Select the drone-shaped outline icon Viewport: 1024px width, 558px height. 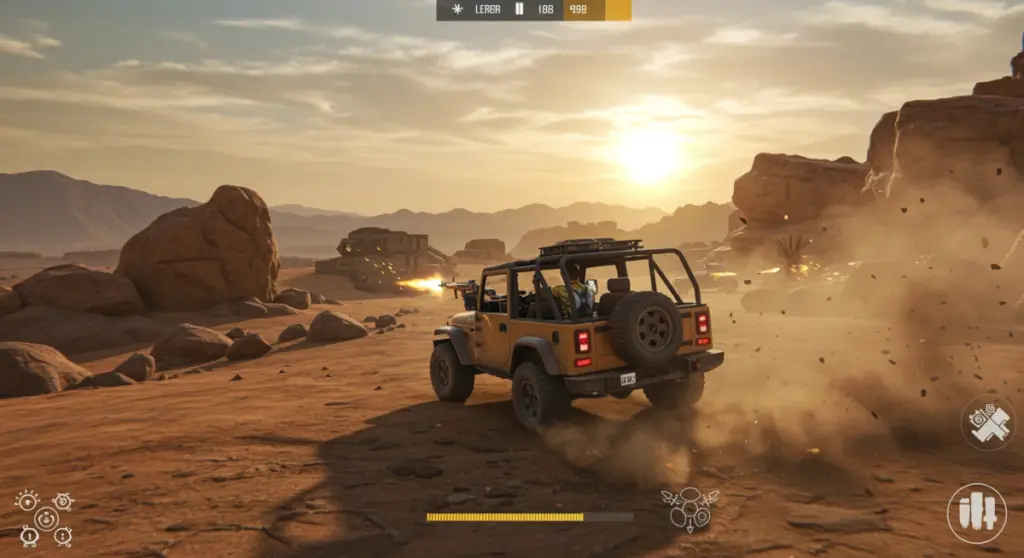point(690,508)
